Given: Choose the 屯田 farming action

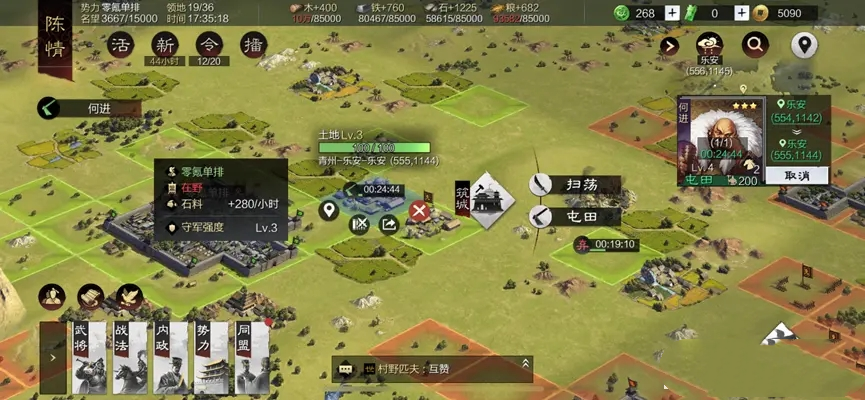Looking at the screenshot, I should tap(576, 215).
